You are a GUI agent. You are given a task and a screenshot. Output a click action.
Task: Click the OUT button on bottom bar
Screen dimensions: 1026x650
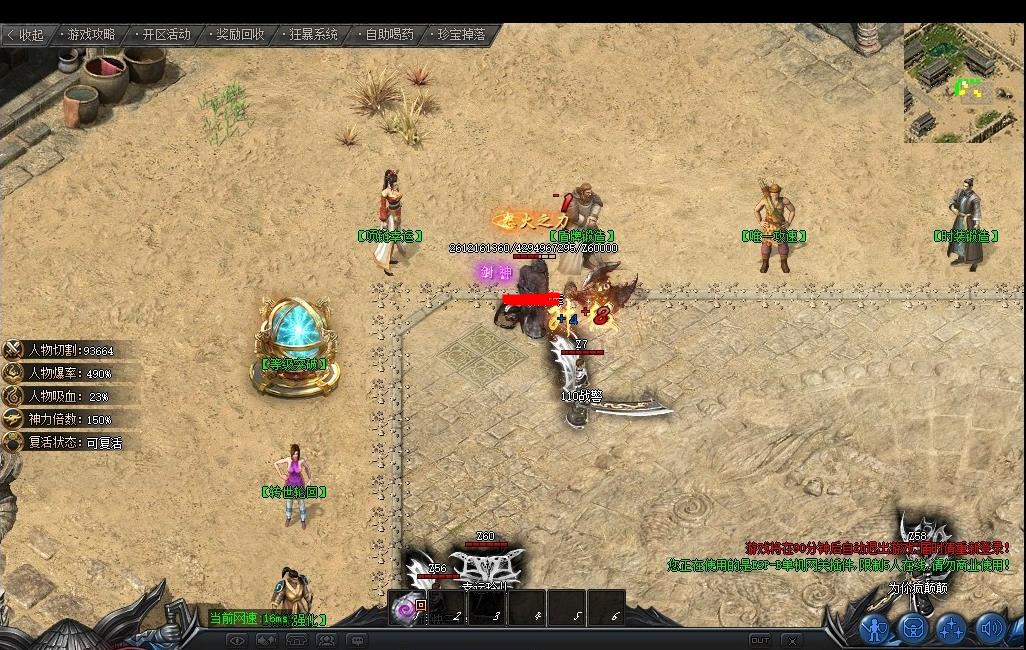tap(760, 640)
